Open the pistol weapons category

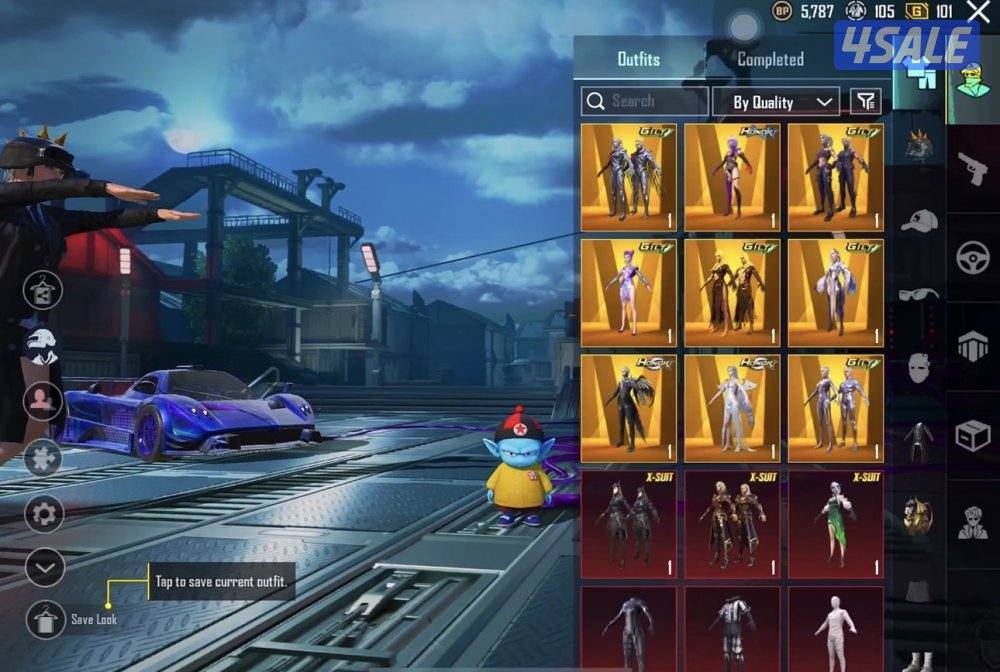click(x=972, y=169)
